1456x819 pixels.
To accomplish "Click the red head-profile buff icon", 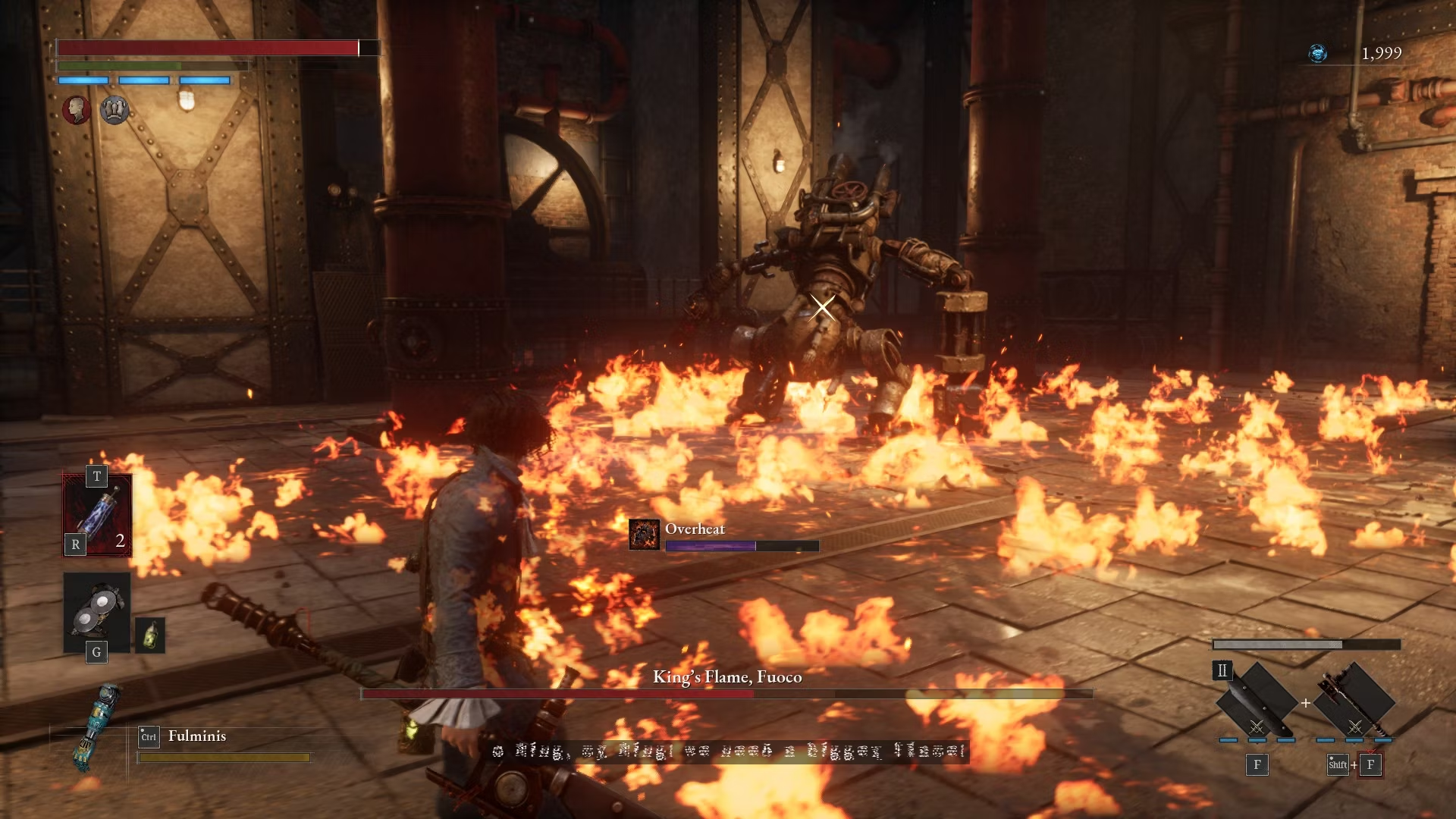I will [x=77, y=110].
